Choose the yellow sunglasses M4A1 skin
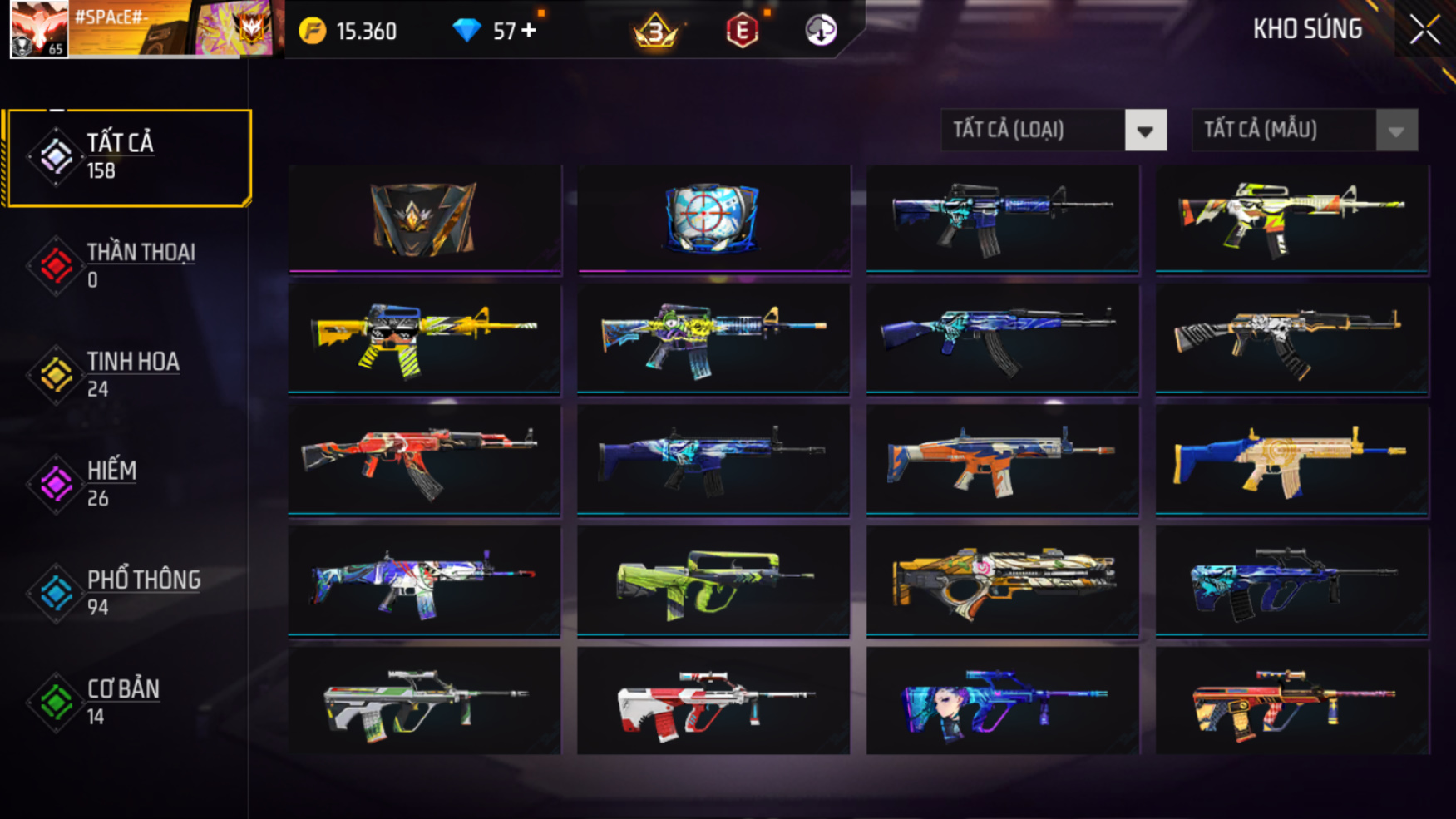 424,338
